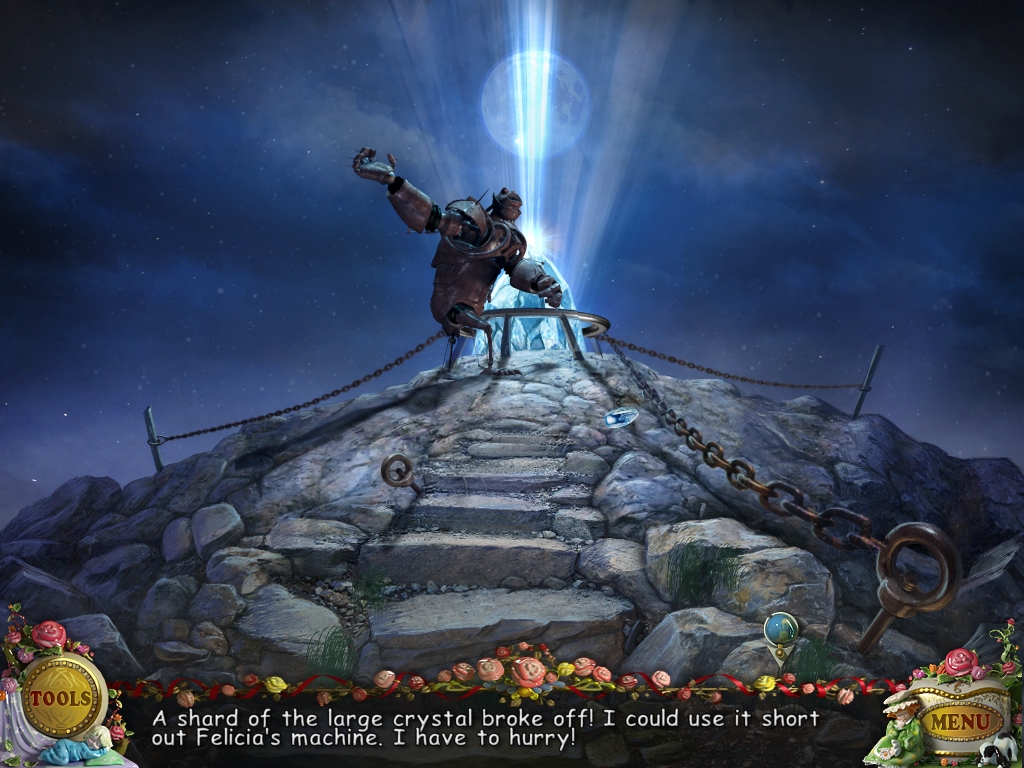Open the TOOLS inventory button
This screenshot has width=1024, height=768.
coord(62,696)
